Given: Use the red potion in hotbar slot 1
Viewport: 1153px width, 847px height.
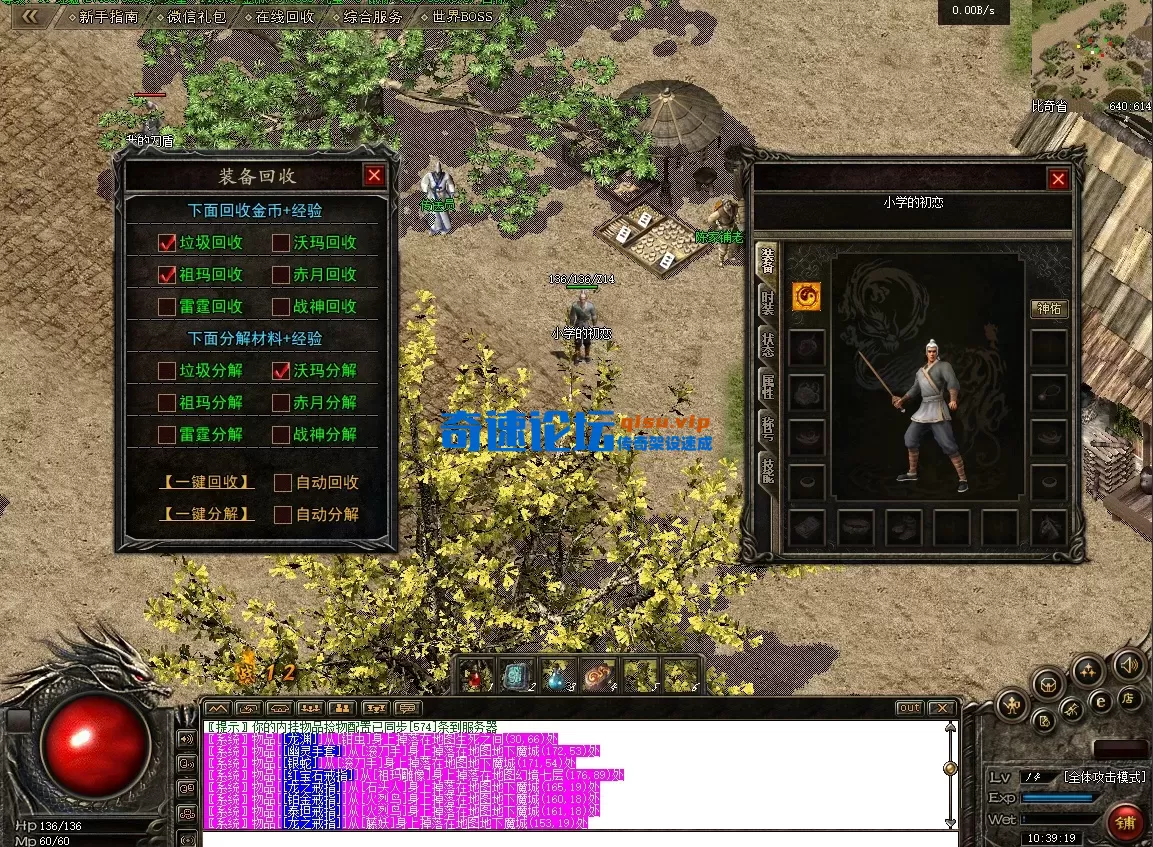Looking at the screenshot, I should (476, 676).
